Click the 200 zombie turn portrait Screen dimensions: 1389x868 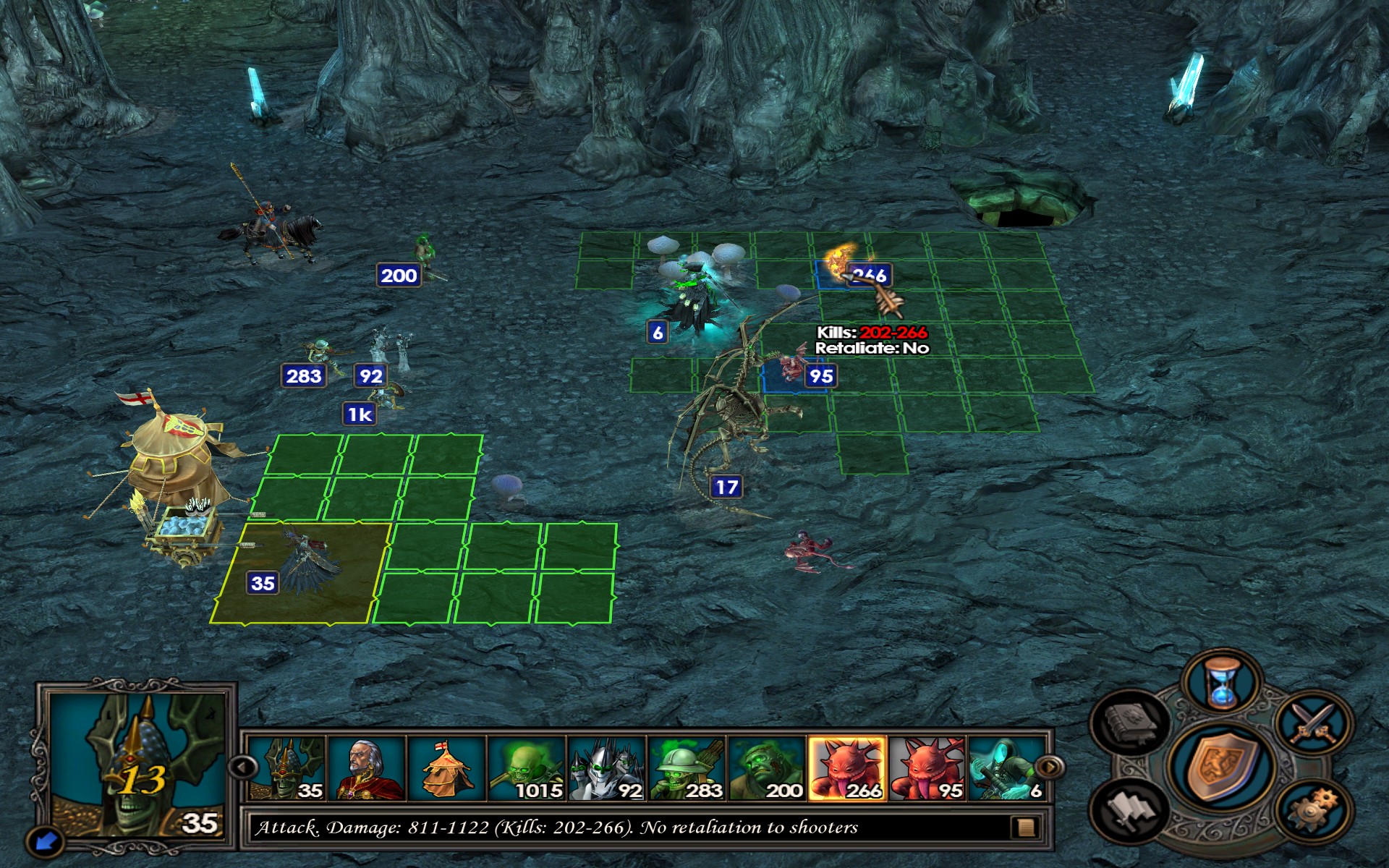tap(767, 768)
